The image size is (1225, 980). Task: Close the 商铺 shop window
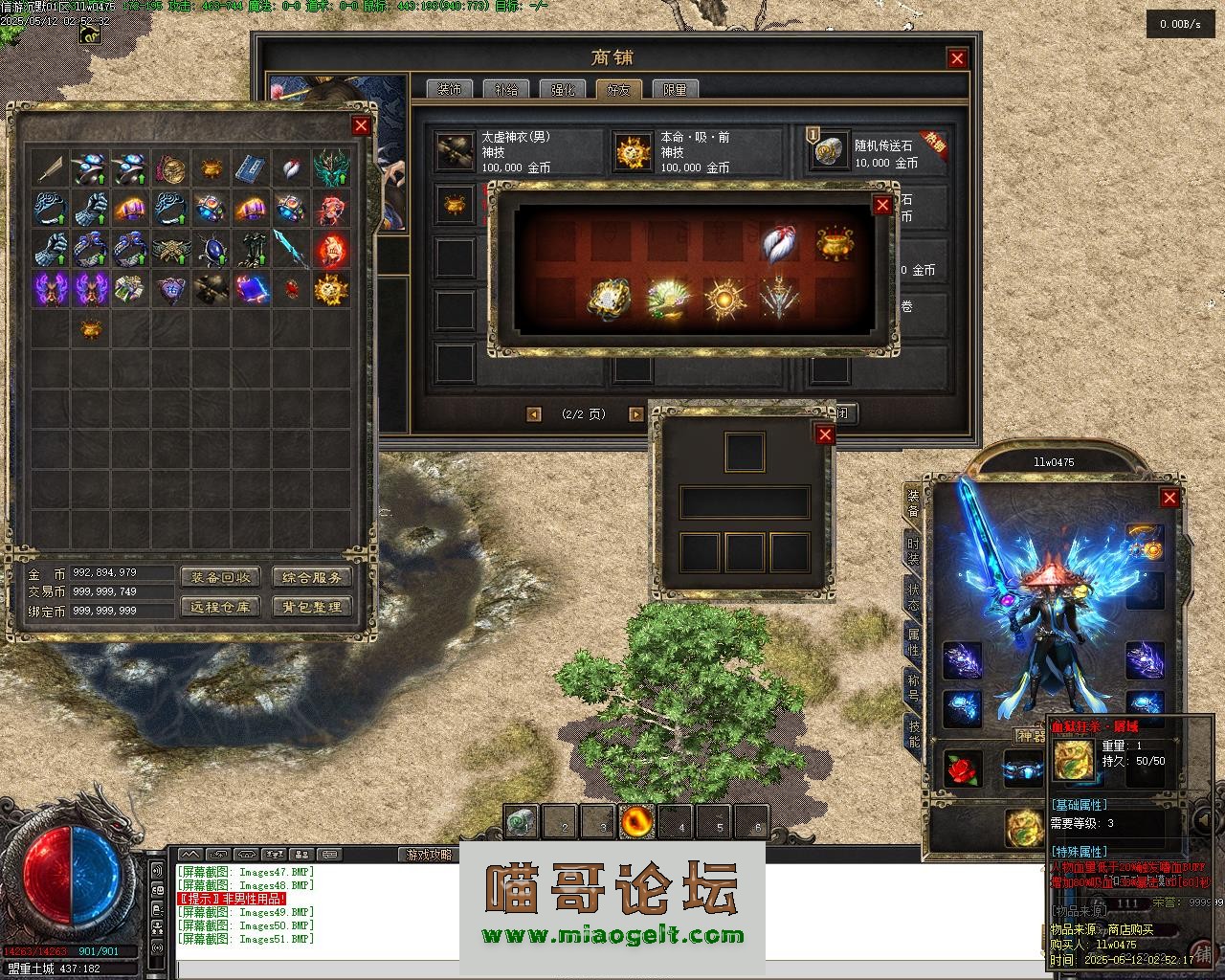click(957, 58)
